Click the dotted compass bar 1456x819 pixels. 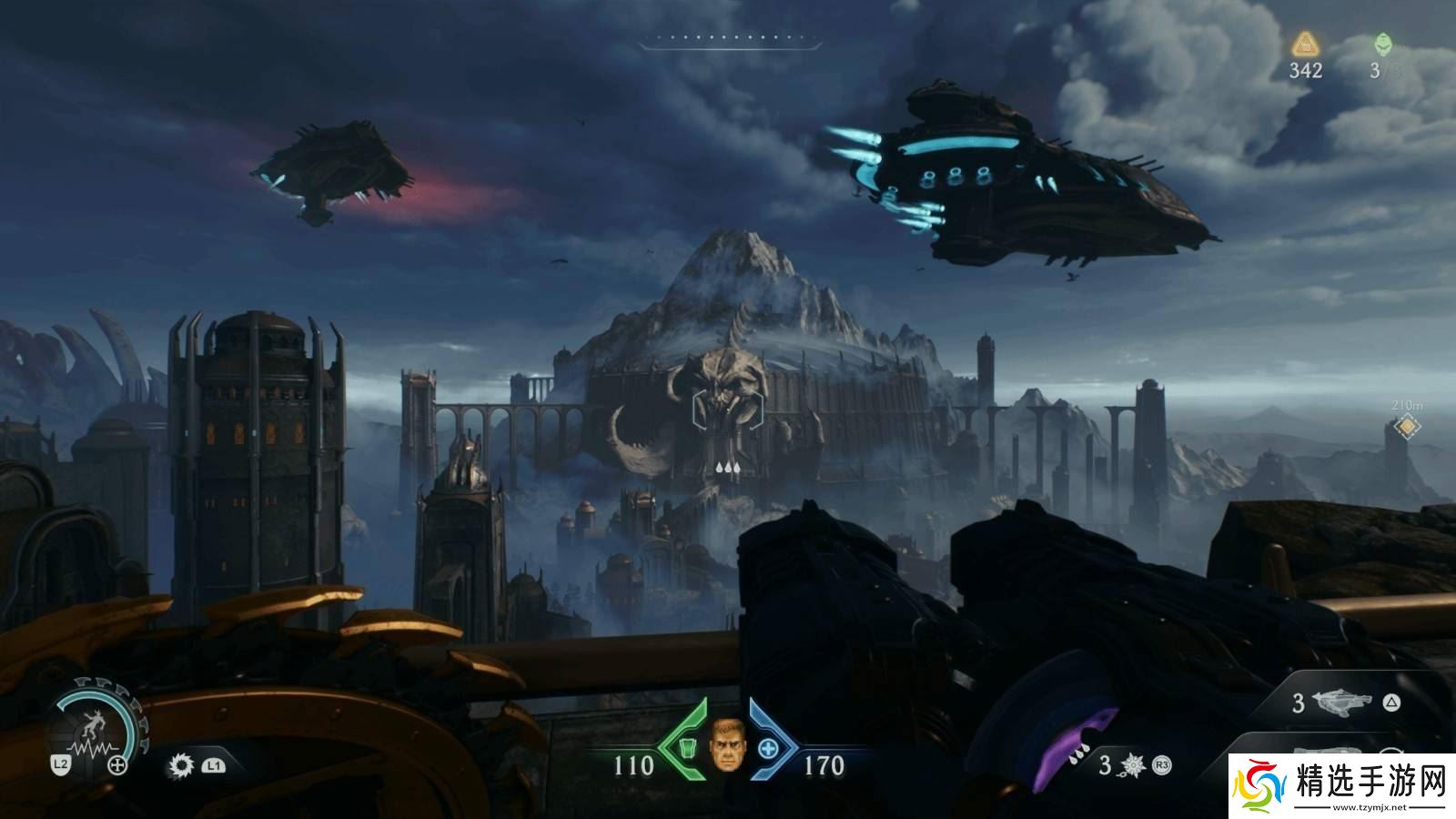click(x=730, y=40)
